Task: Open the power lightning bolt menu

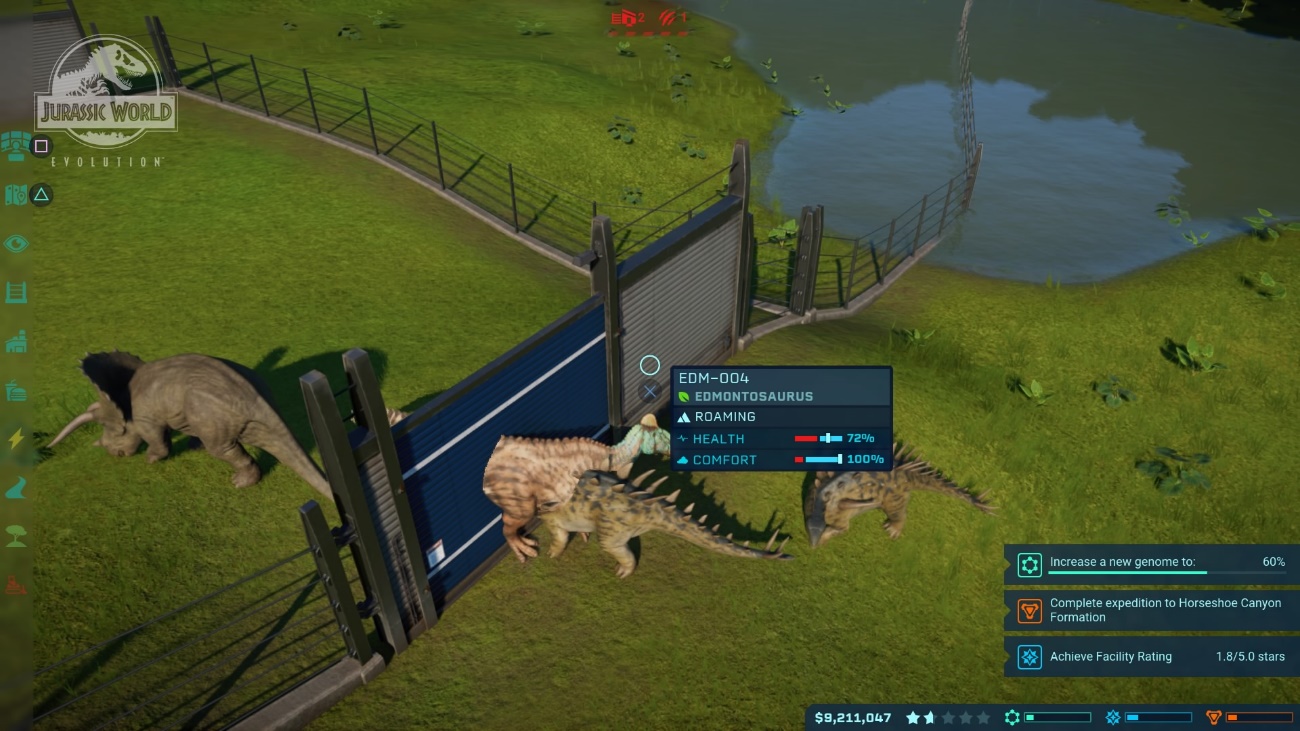Action: pyautogui.click(x=16, y=439)
